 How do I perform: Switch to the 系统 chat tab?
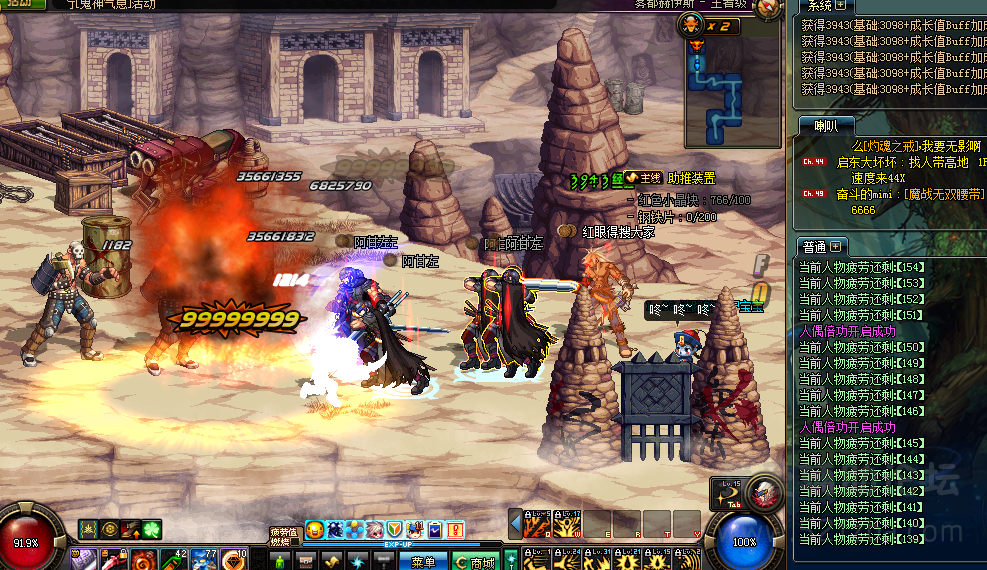coord(820,7)
